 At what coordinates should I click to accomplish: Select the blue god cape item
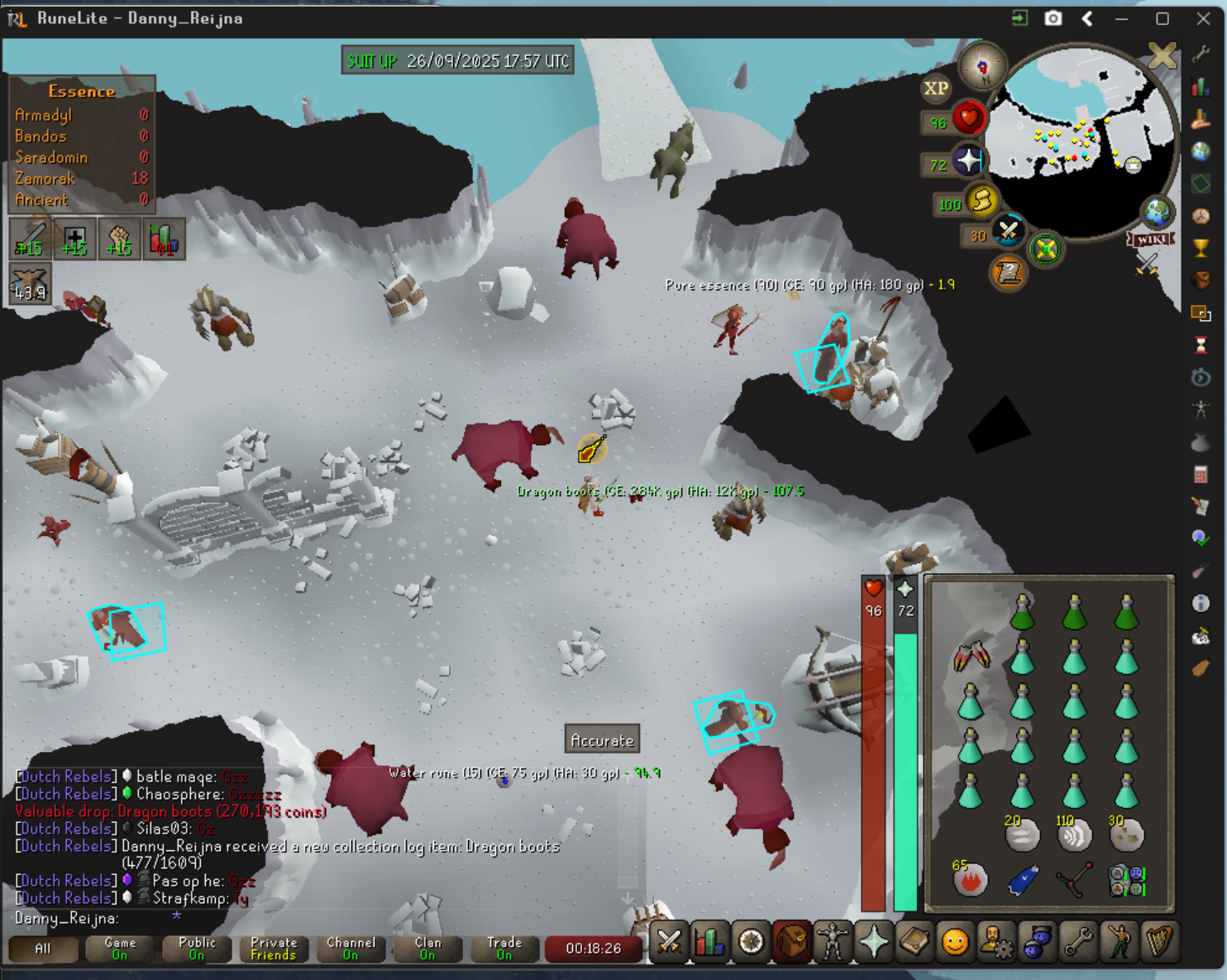pos(1023,880)
